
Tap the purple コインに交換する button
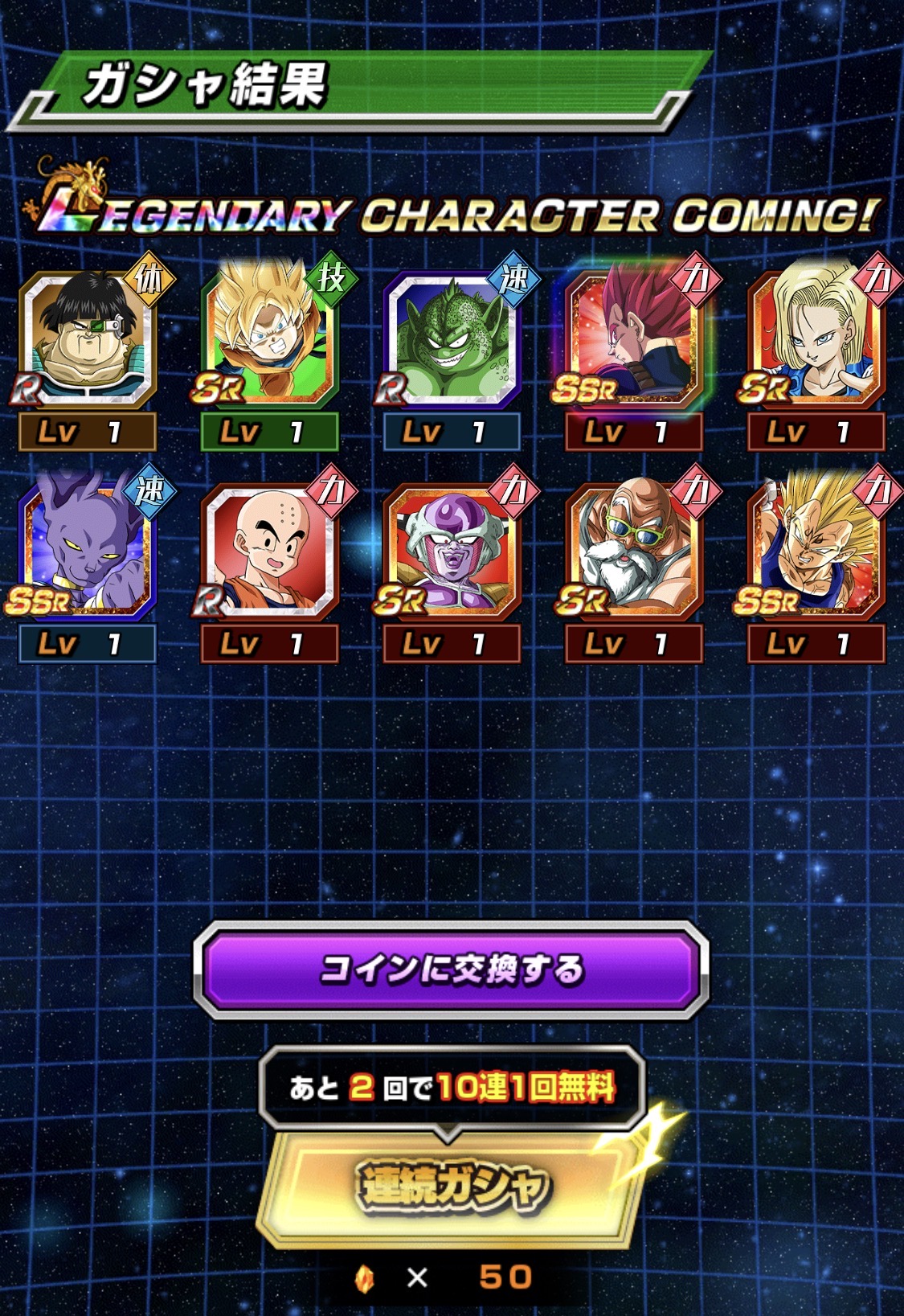tap(451, 970)
